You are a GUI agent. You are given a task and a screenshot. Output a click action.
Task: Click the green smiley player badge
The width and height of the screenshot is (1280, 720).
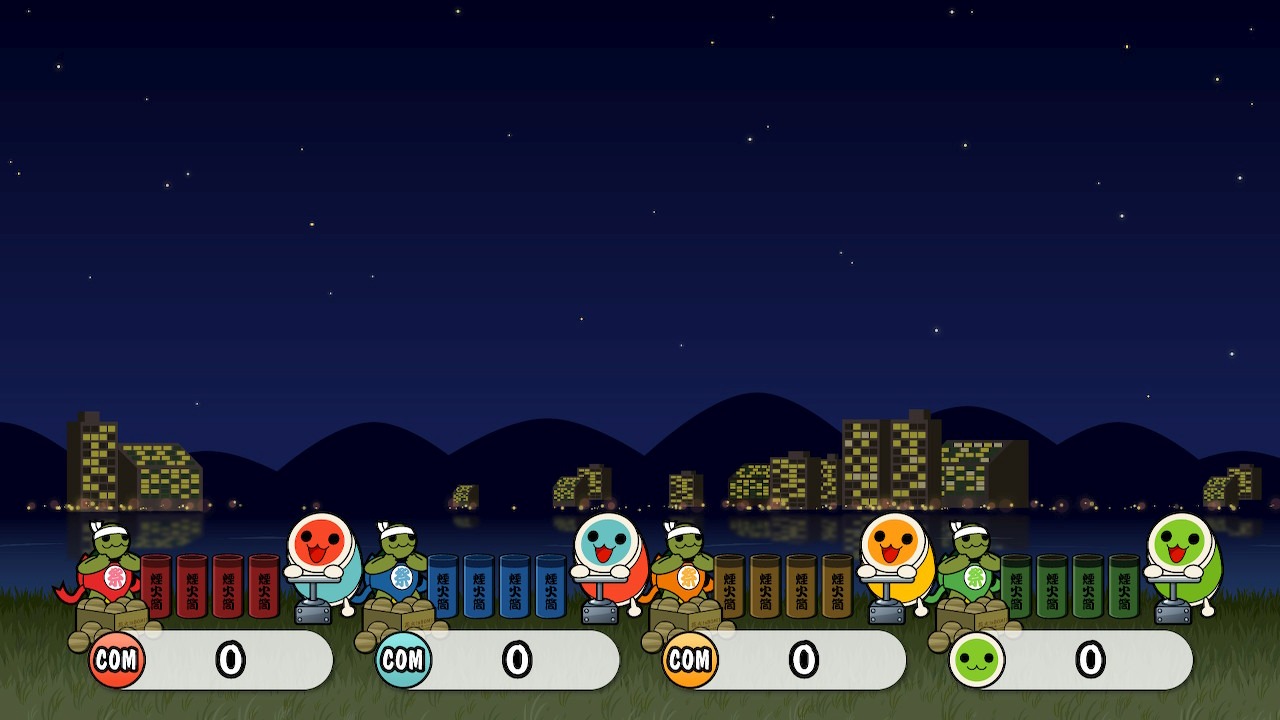pos(976,660)
